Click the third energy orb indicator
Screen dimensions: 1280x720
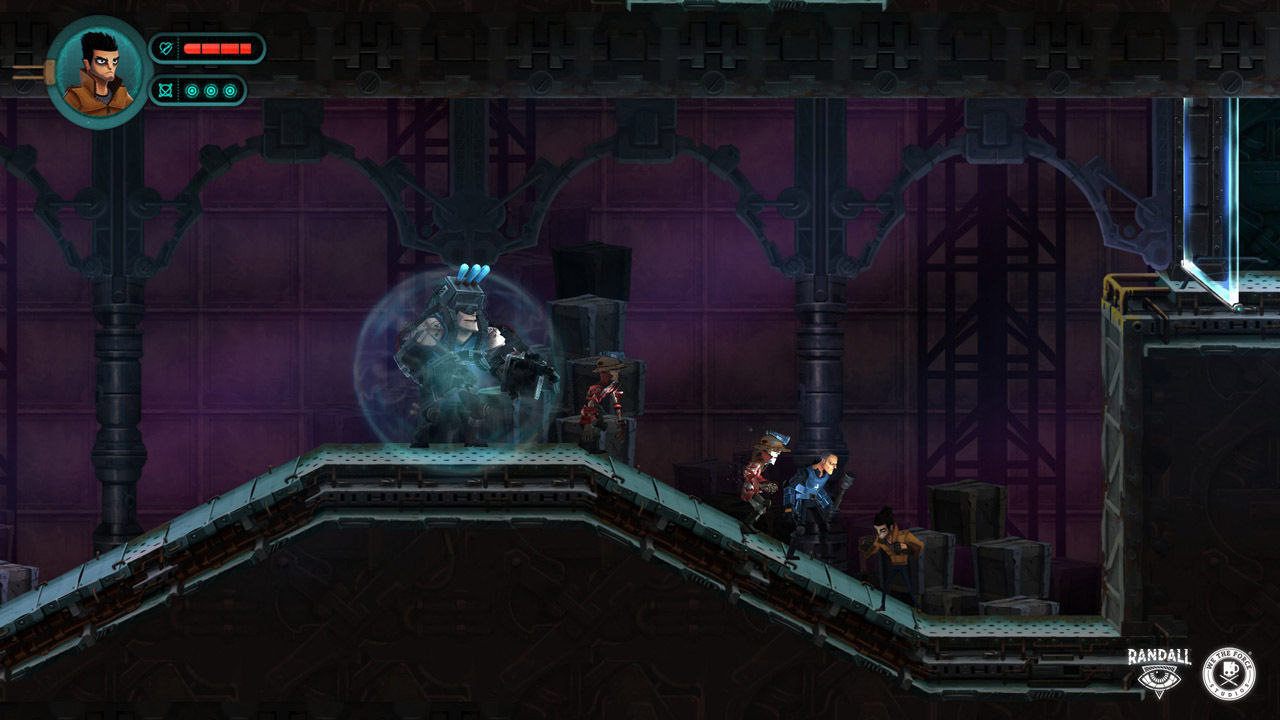229,90
